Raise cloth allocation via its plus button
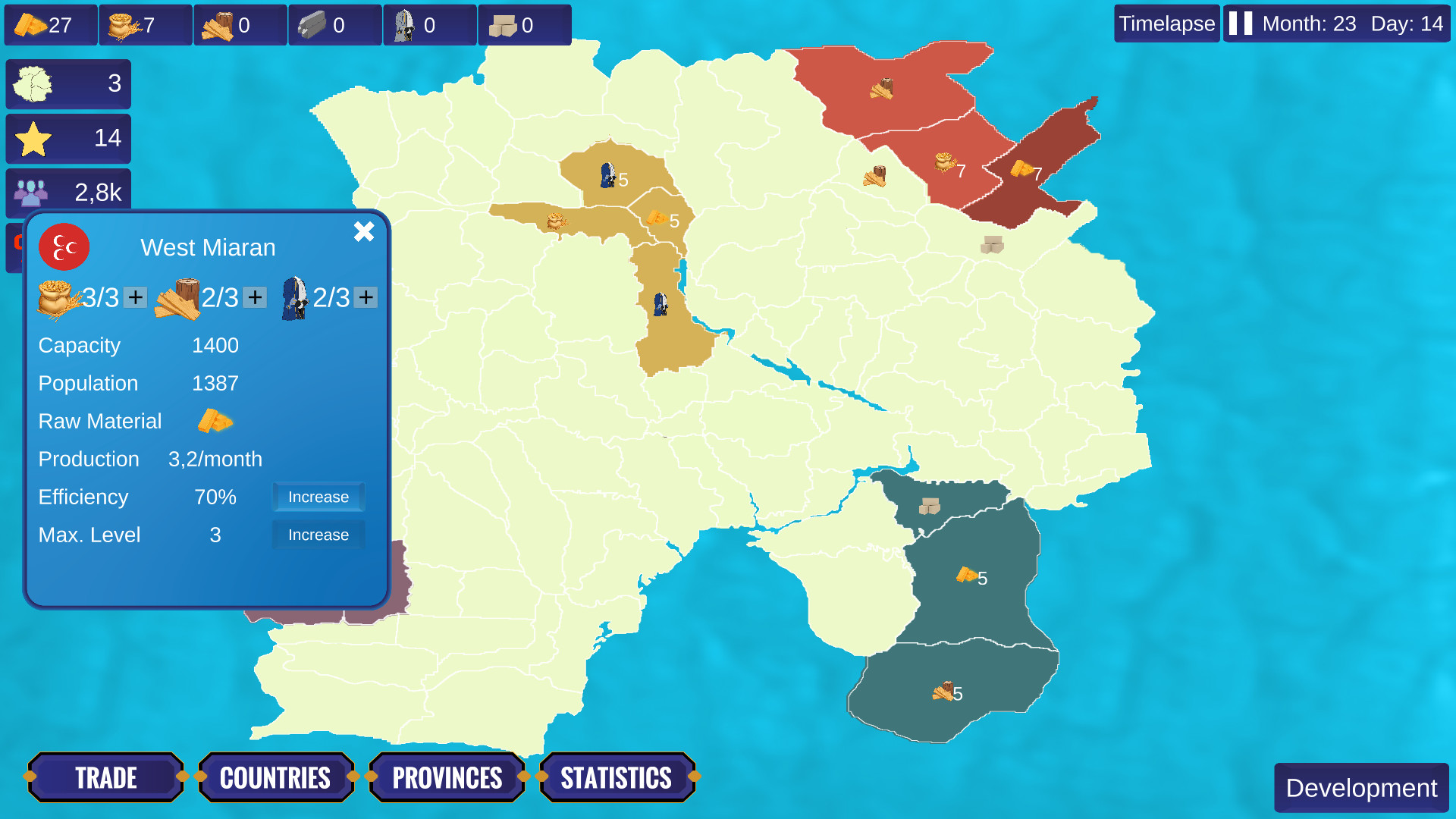The width and height of the screenshot is (1456, 819). (366, 297)
